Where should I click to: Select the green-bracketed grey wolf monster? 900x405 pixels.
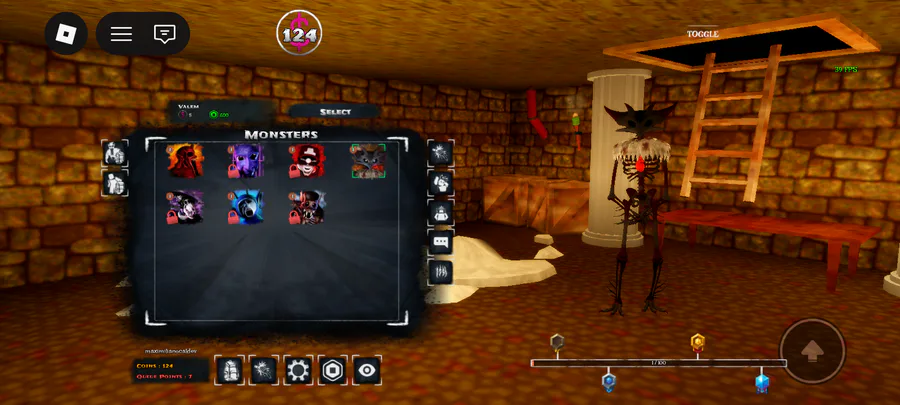coord(368,161)
